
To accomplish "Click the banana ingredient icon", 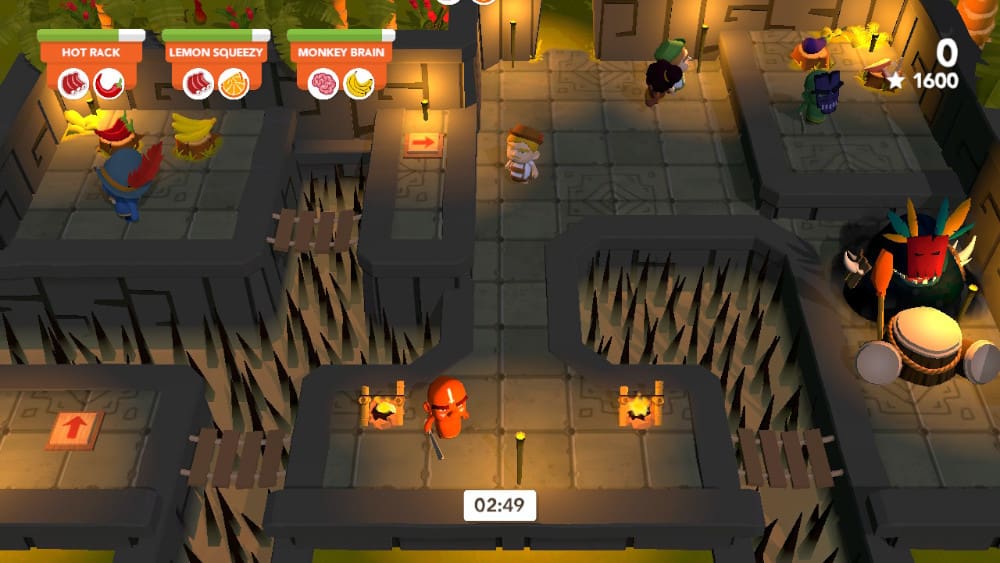I will [359, 84].
